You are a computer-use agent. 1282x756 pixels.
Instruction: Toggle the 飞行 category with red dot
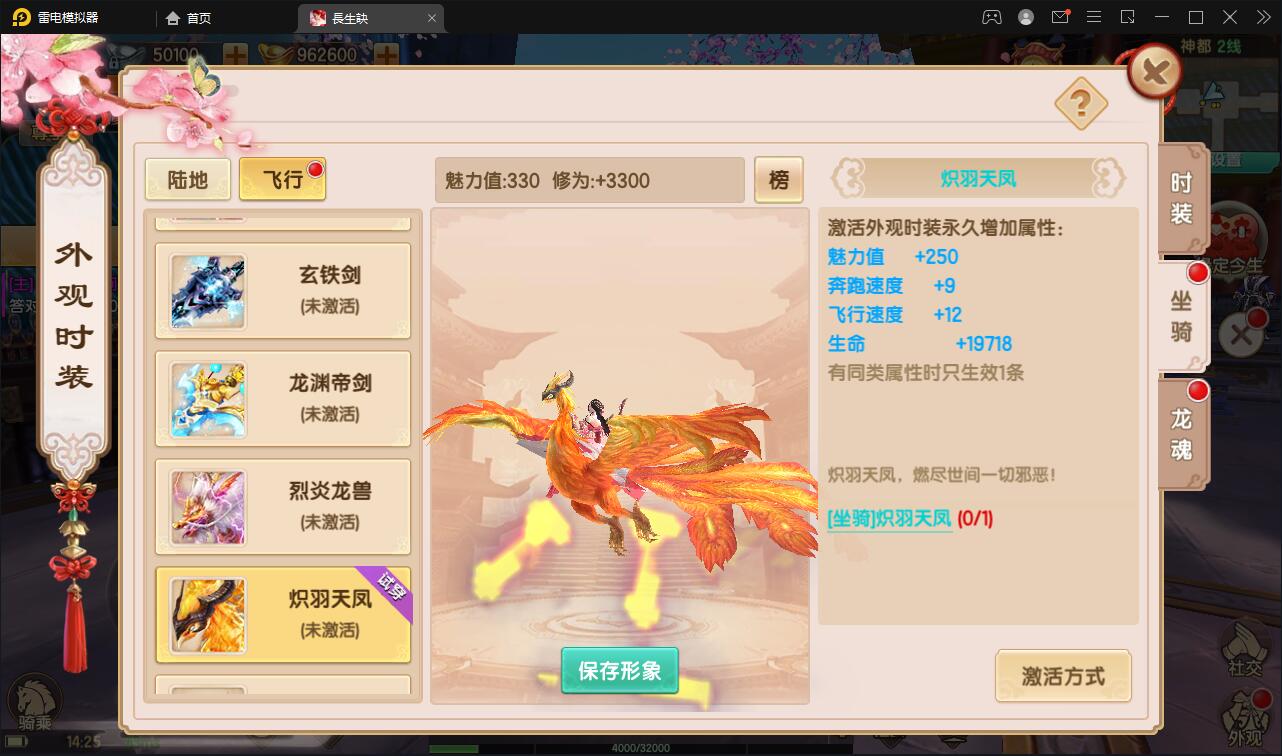281,177
